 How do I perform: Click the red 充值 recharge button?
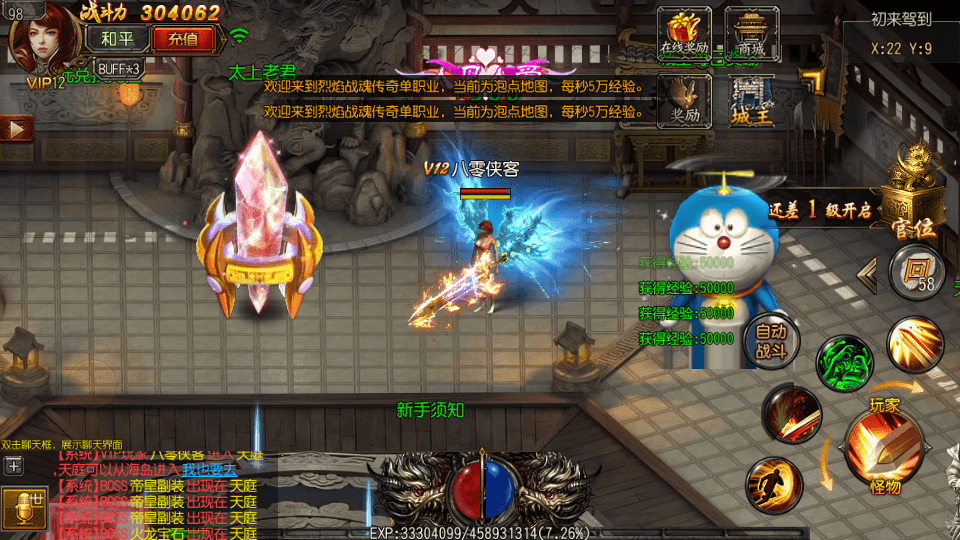tap(183, 39)
